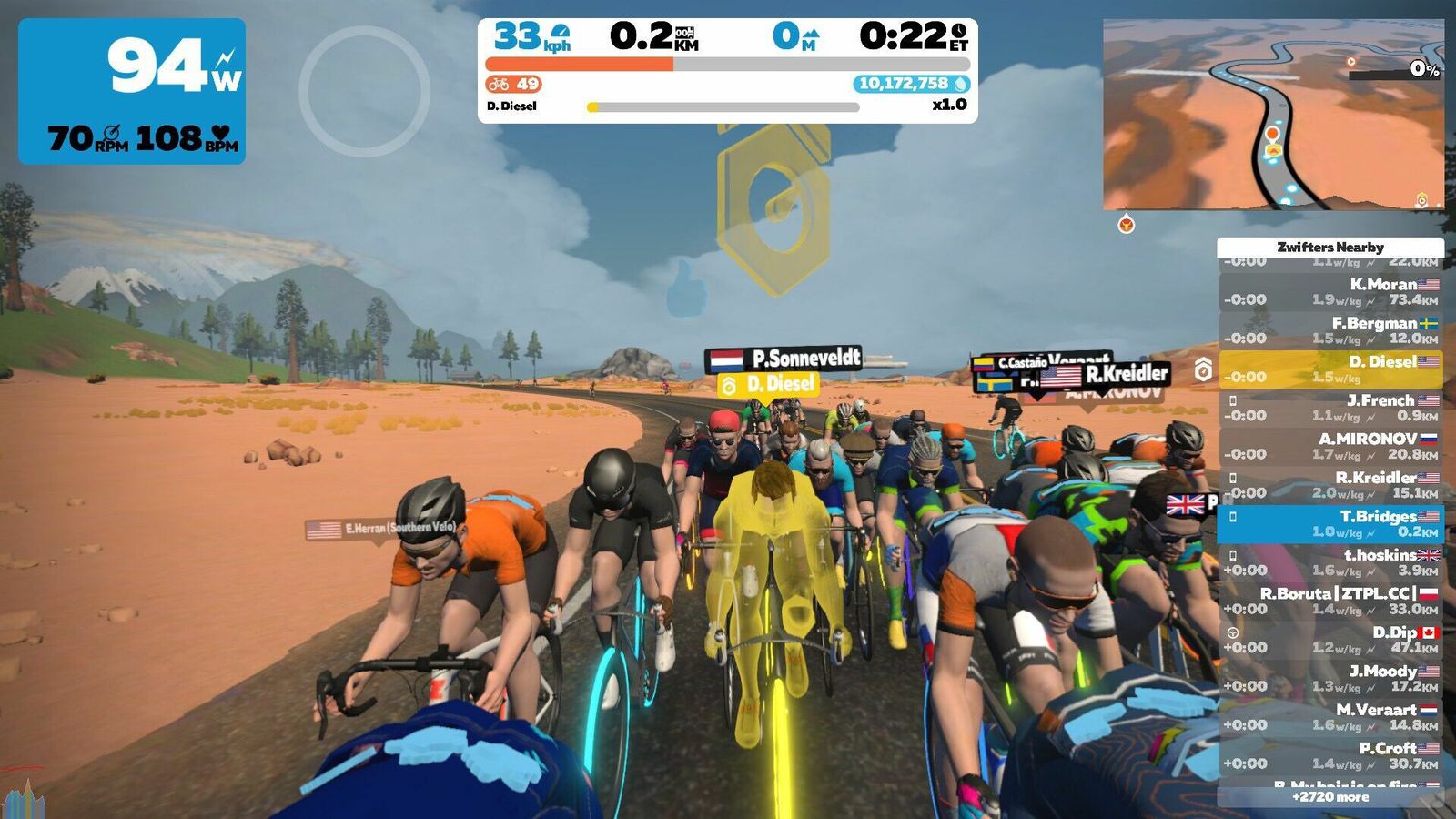Screen dimensions: 1456x819
Task: Click the empty power-up ring
Action: tap(364, 91)
